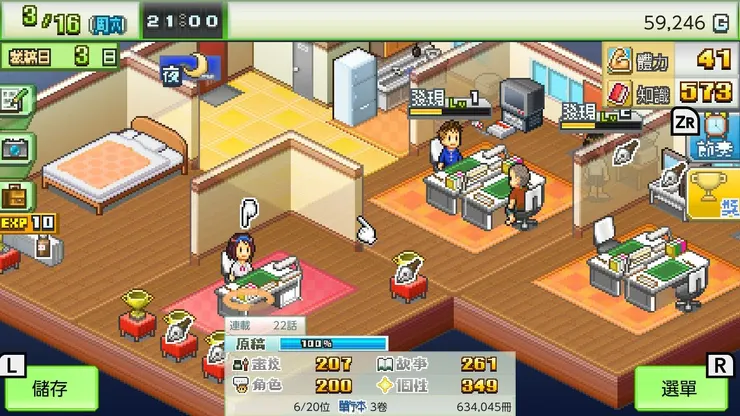This screenshot has width=740, height=416.
Task: Open the briefcase icon tab
Action: [14, 193]
